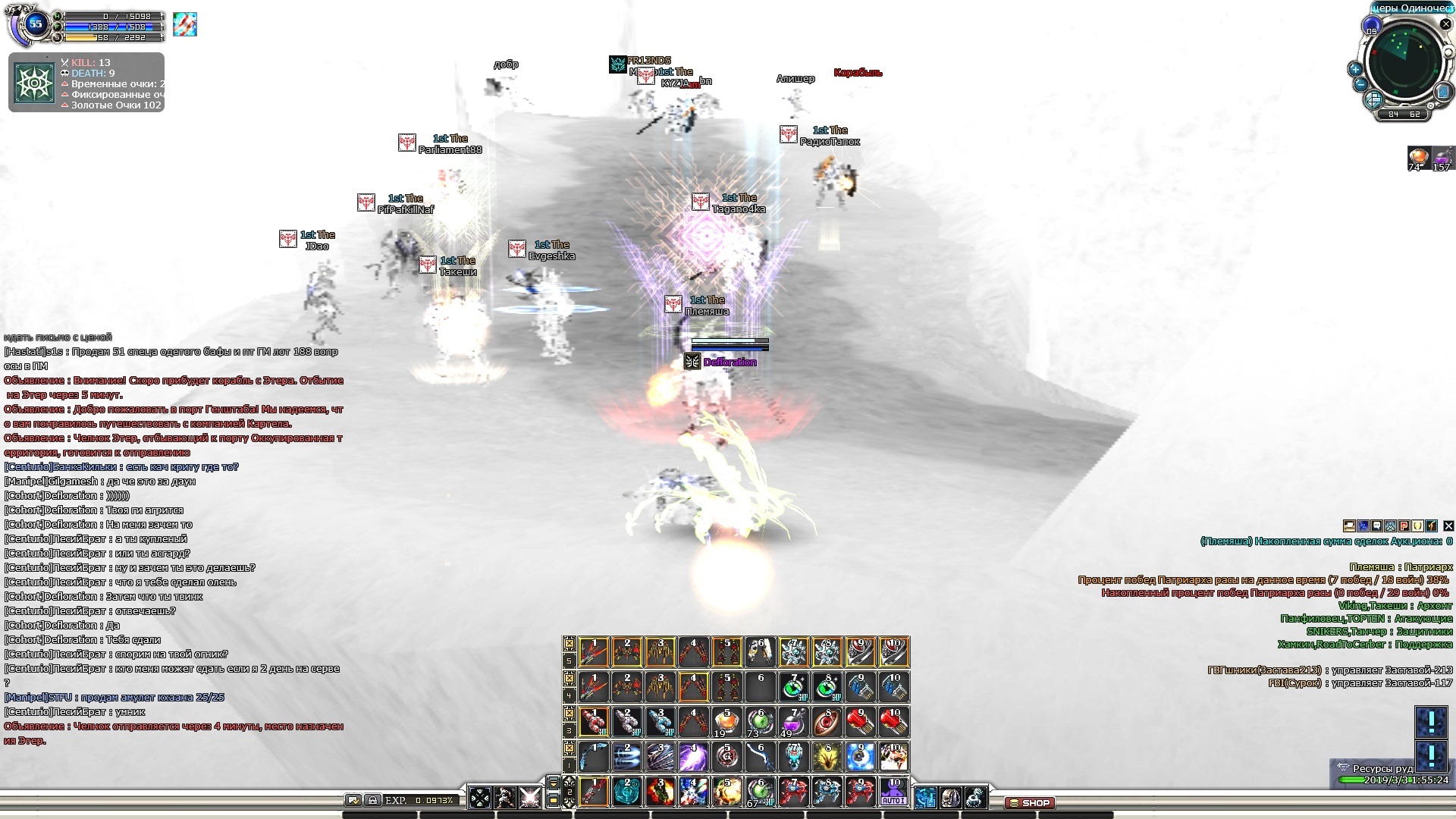Screen dimensions: 1456x819
Task: Click the purple flask icon showing 157
Action: pyautogui.click(x=1442, y=158)
